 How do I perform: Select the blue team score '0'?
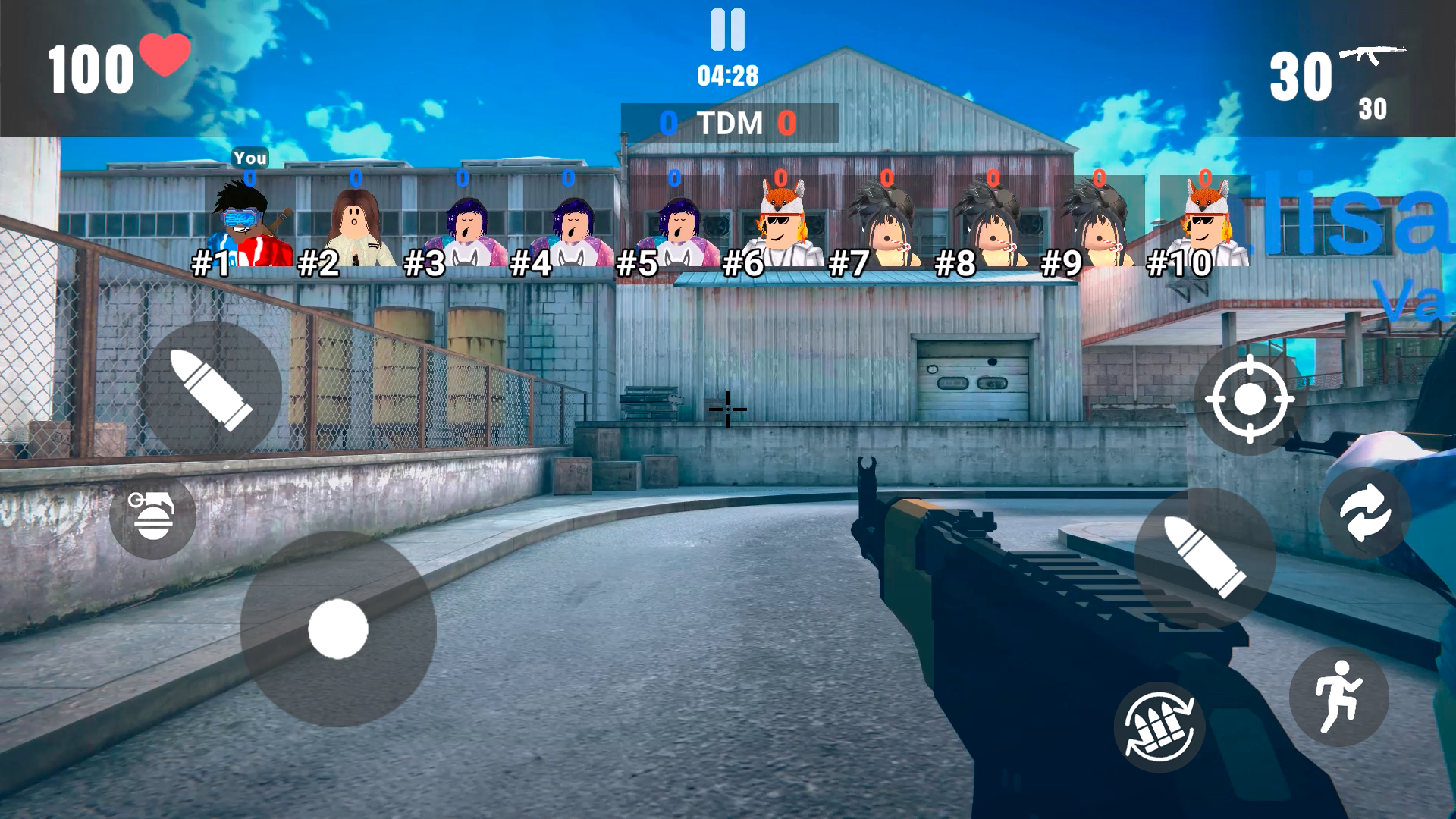[670, 122]
